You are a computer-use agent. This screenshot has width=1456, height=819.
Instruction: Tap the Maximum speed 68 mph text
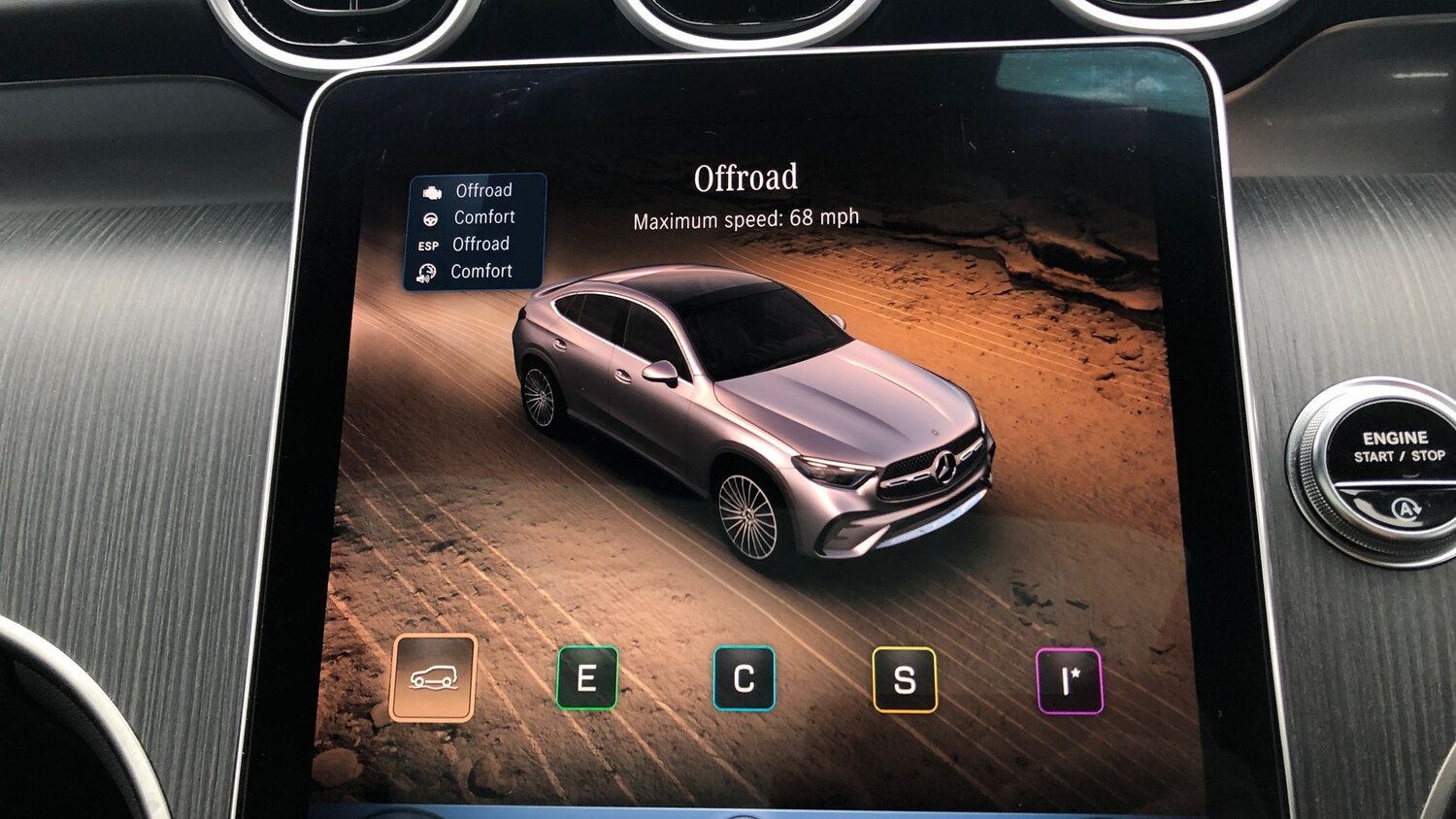point(745,217)
